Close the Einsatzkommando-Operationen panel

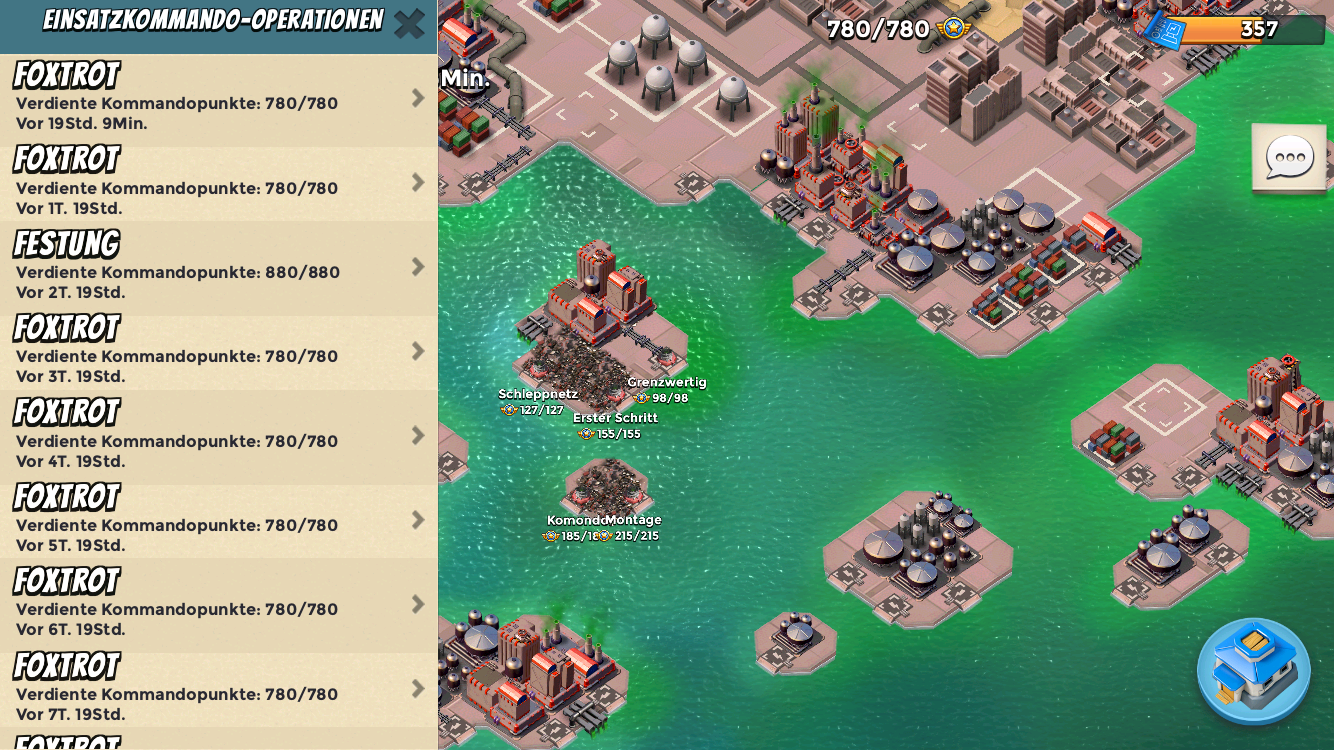pos(409,23)
